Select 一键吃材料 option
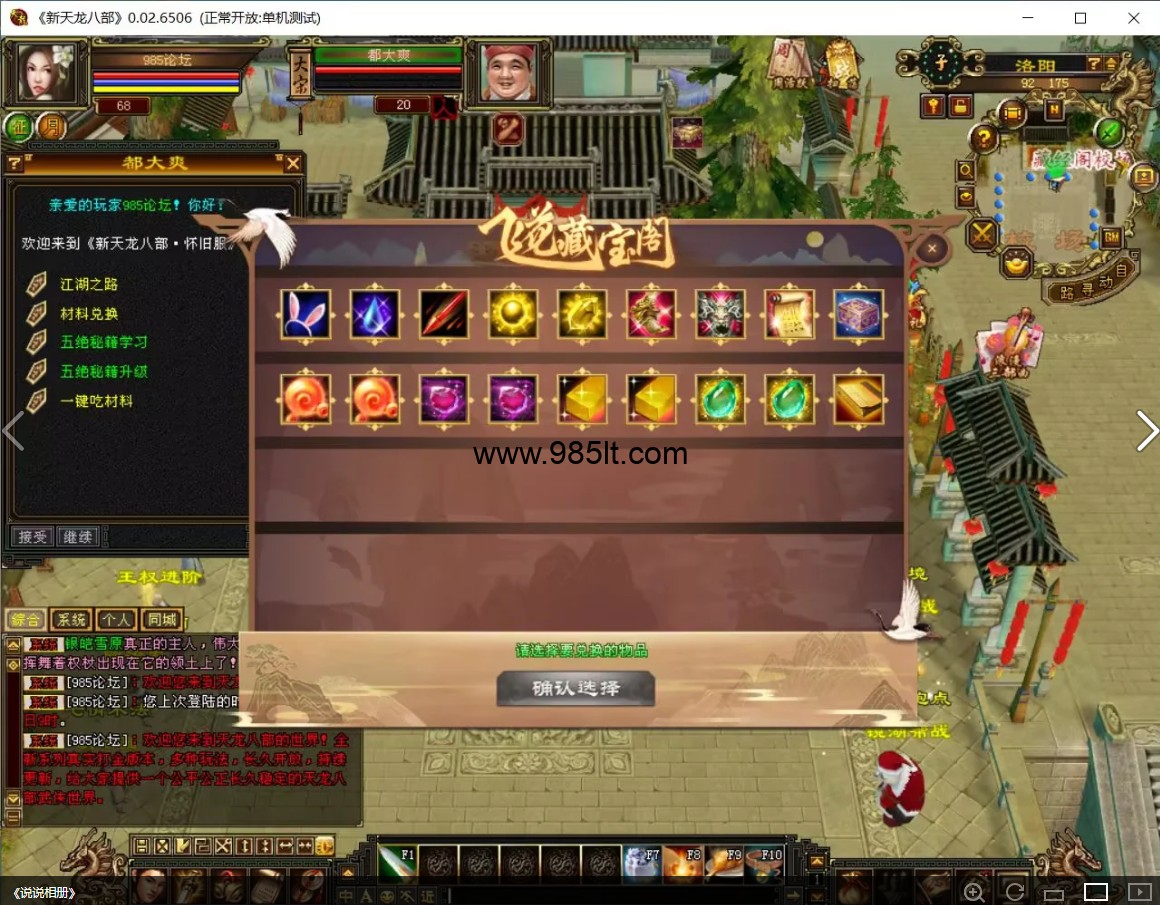 pyautogui.click(x=96, y=401)
